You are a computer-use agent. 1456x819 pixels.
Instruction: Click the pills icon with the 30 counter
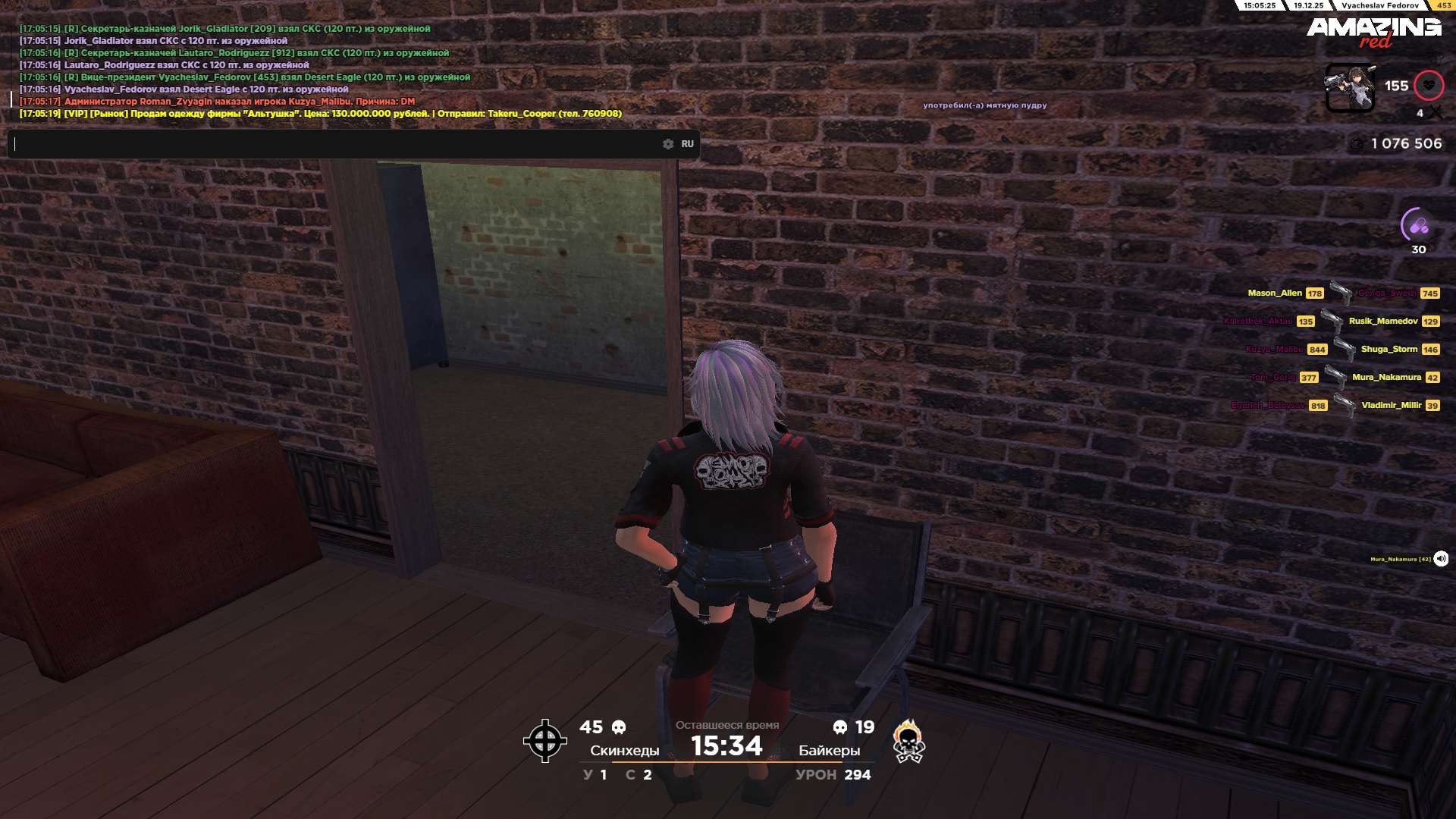[1418, 225]
